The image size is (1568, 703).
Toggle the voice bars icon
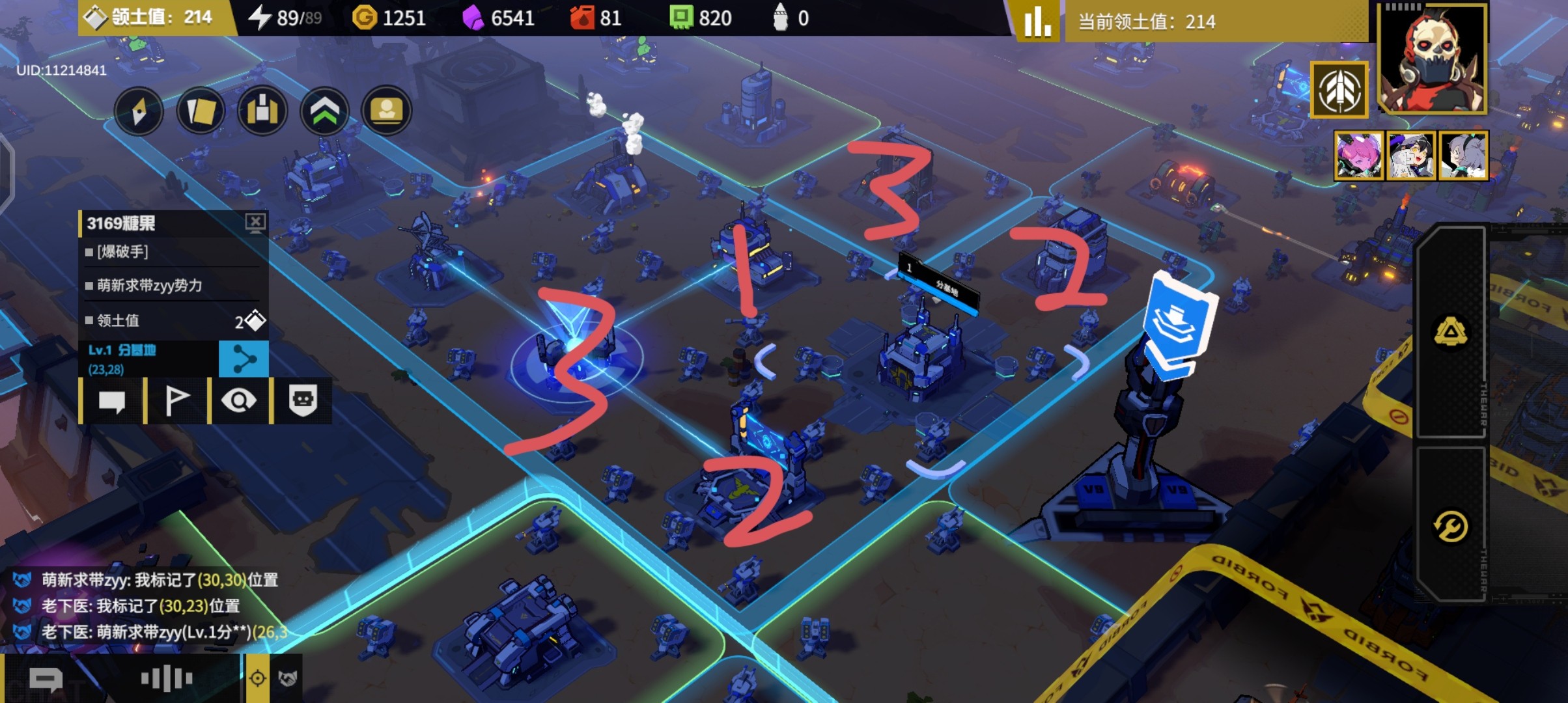tap(167, 679)
